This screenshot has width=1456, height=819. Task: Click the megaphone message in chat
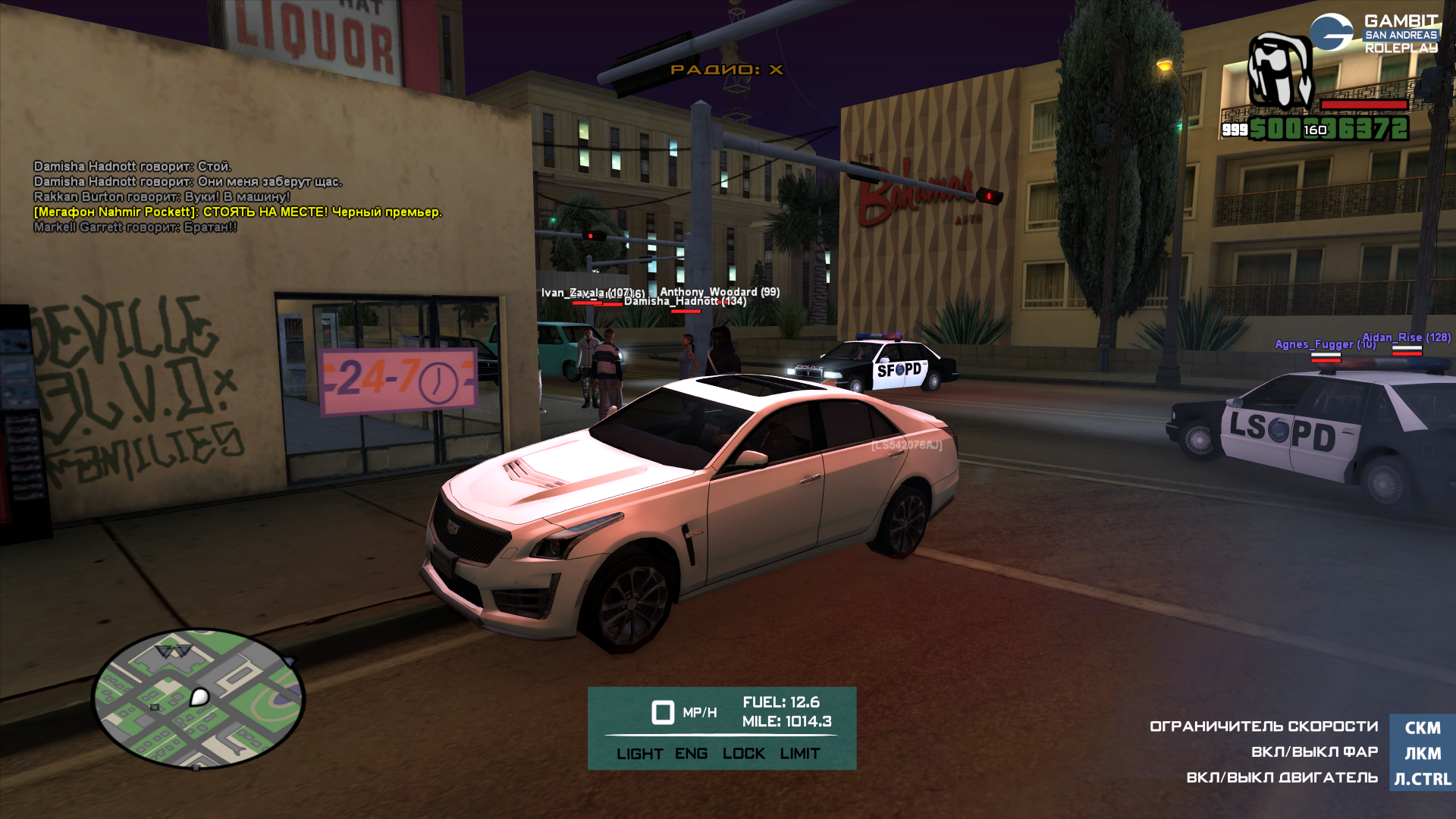click(237, 212)
